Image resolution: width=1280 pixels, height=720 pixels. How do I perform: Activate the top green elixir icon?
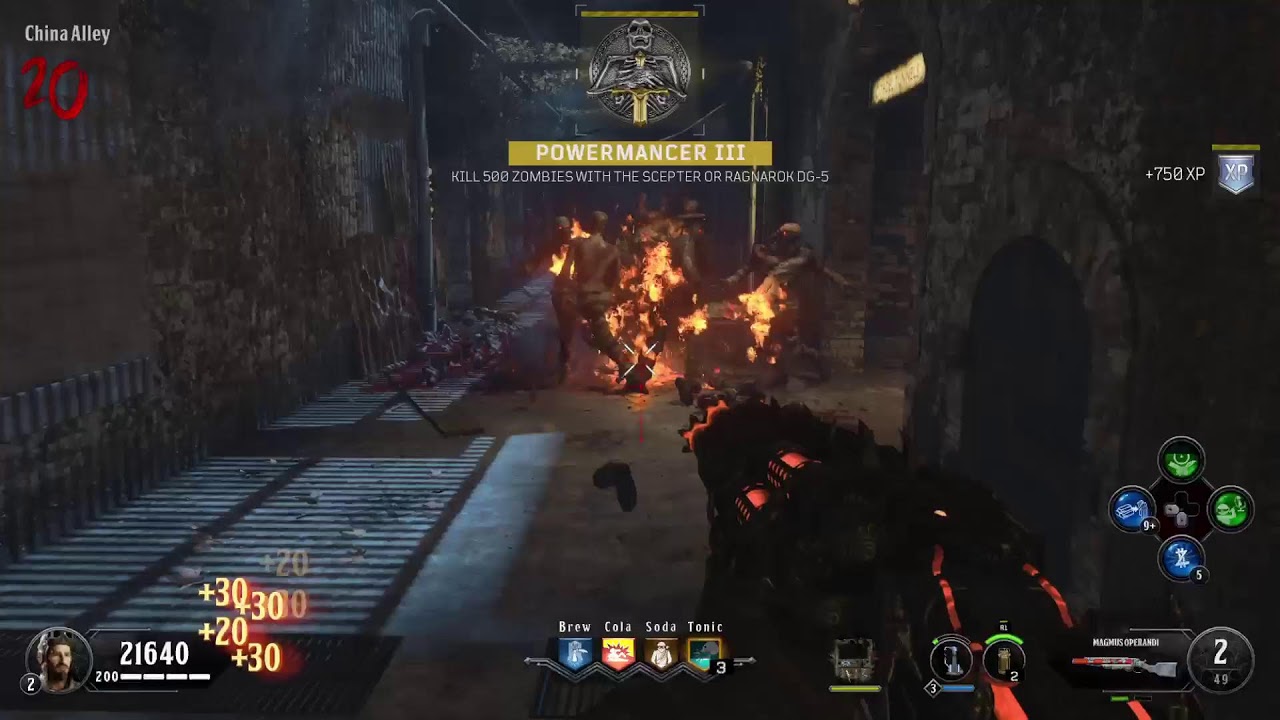coord(1181,460)
